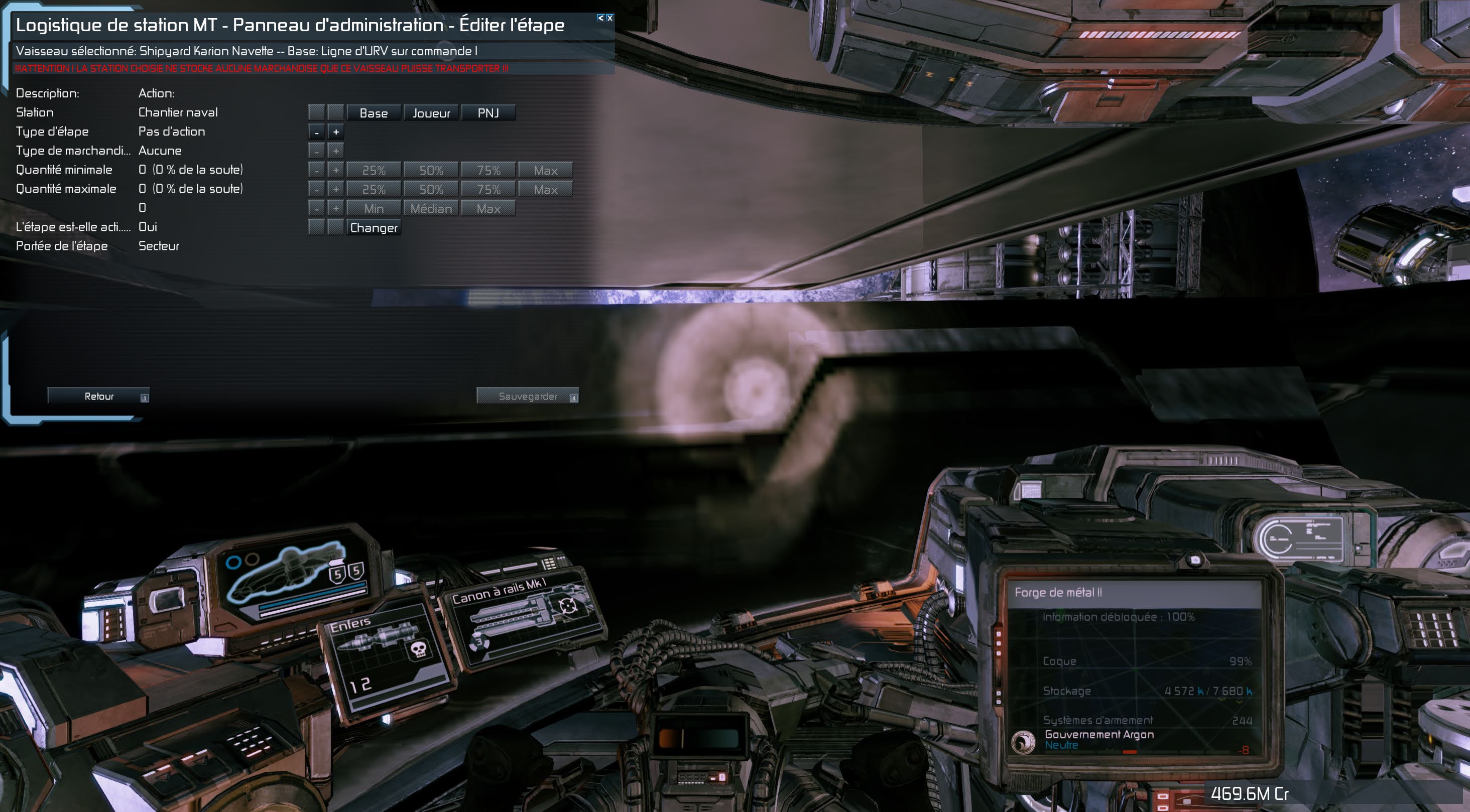The image size is (1470, 812).
Task: Select the Base station button
Action: click(x=373, y=113)
